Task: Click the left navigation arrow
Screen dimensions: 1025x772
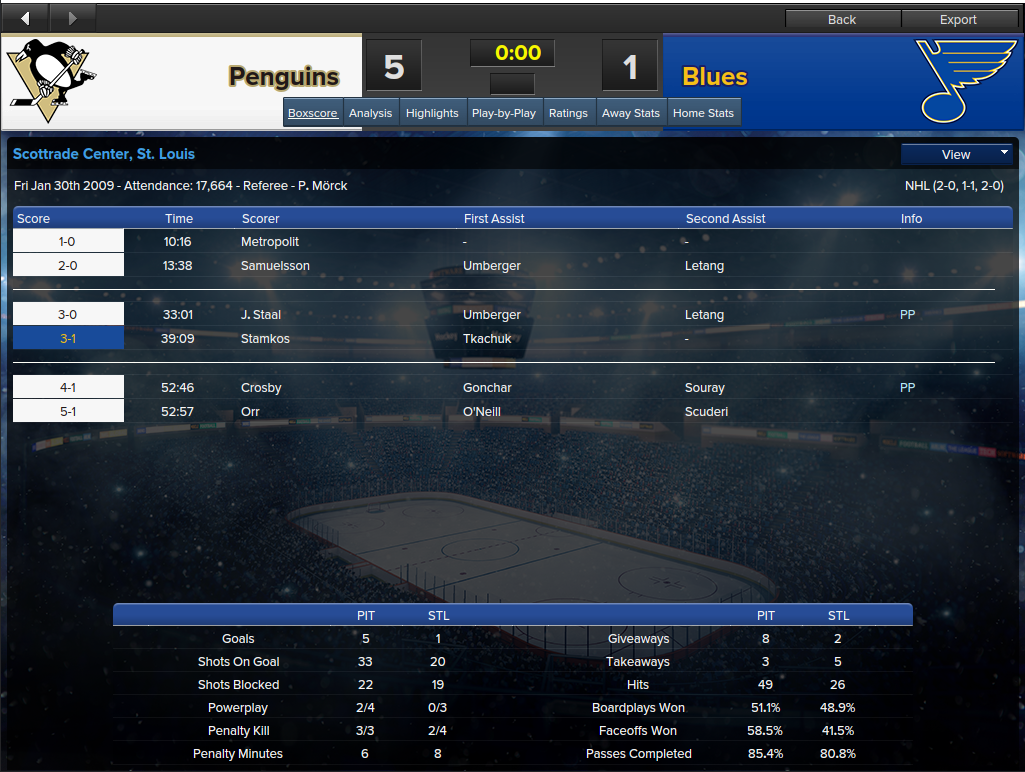Action: (x=25, y=18)
